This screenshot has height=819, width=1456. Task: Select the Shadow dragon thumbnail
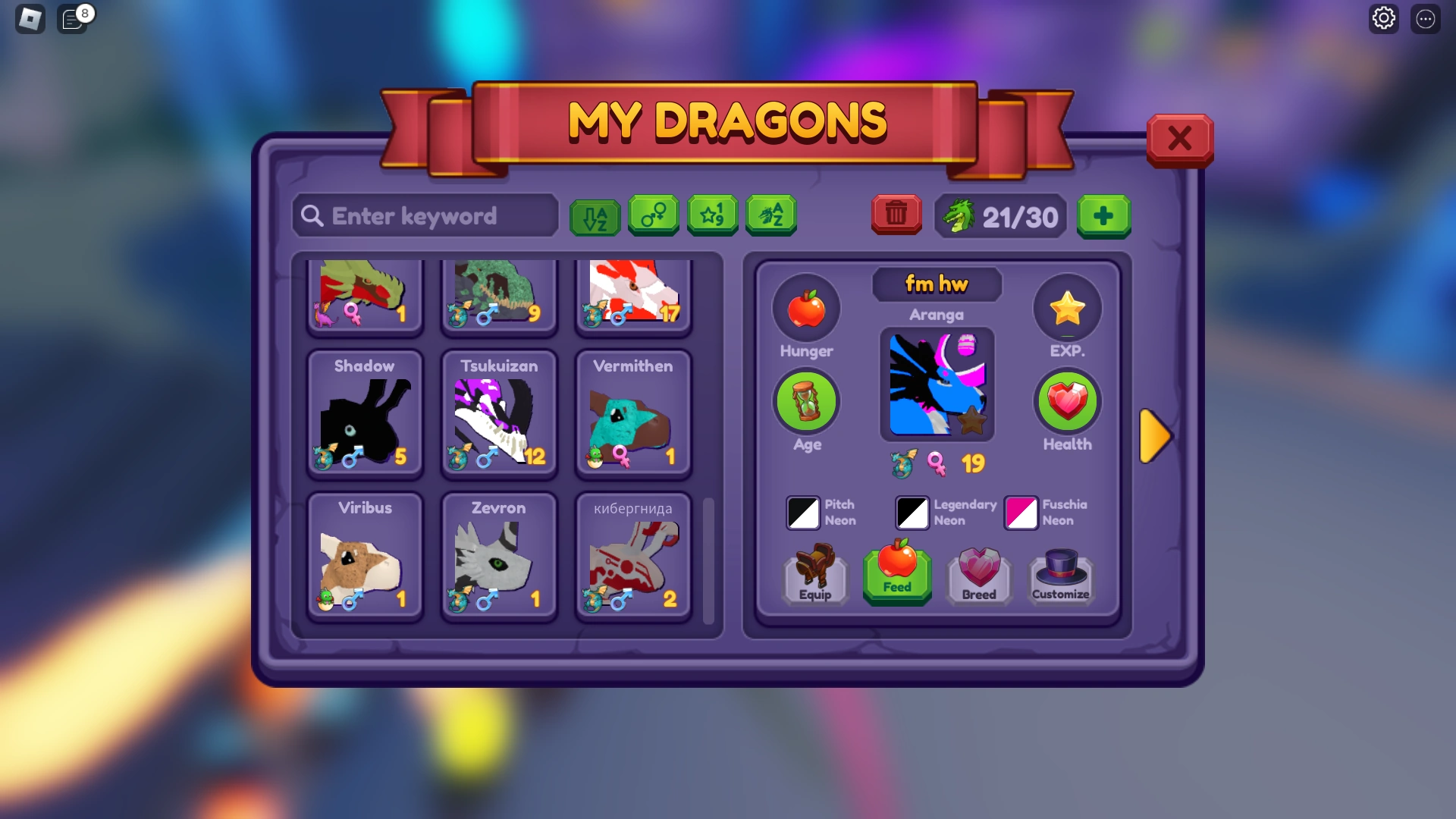(364, 413)
